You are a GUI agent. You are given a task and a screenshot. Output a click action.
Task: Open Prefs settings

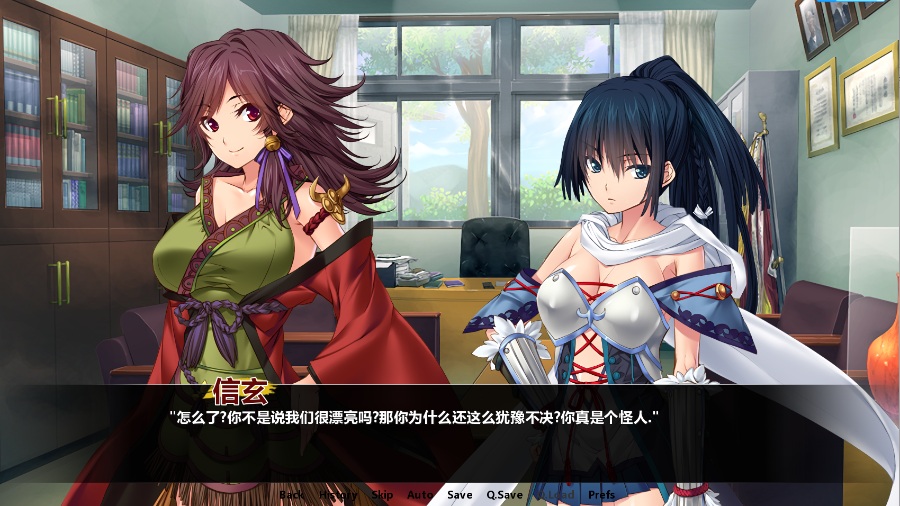coord(602,495)
